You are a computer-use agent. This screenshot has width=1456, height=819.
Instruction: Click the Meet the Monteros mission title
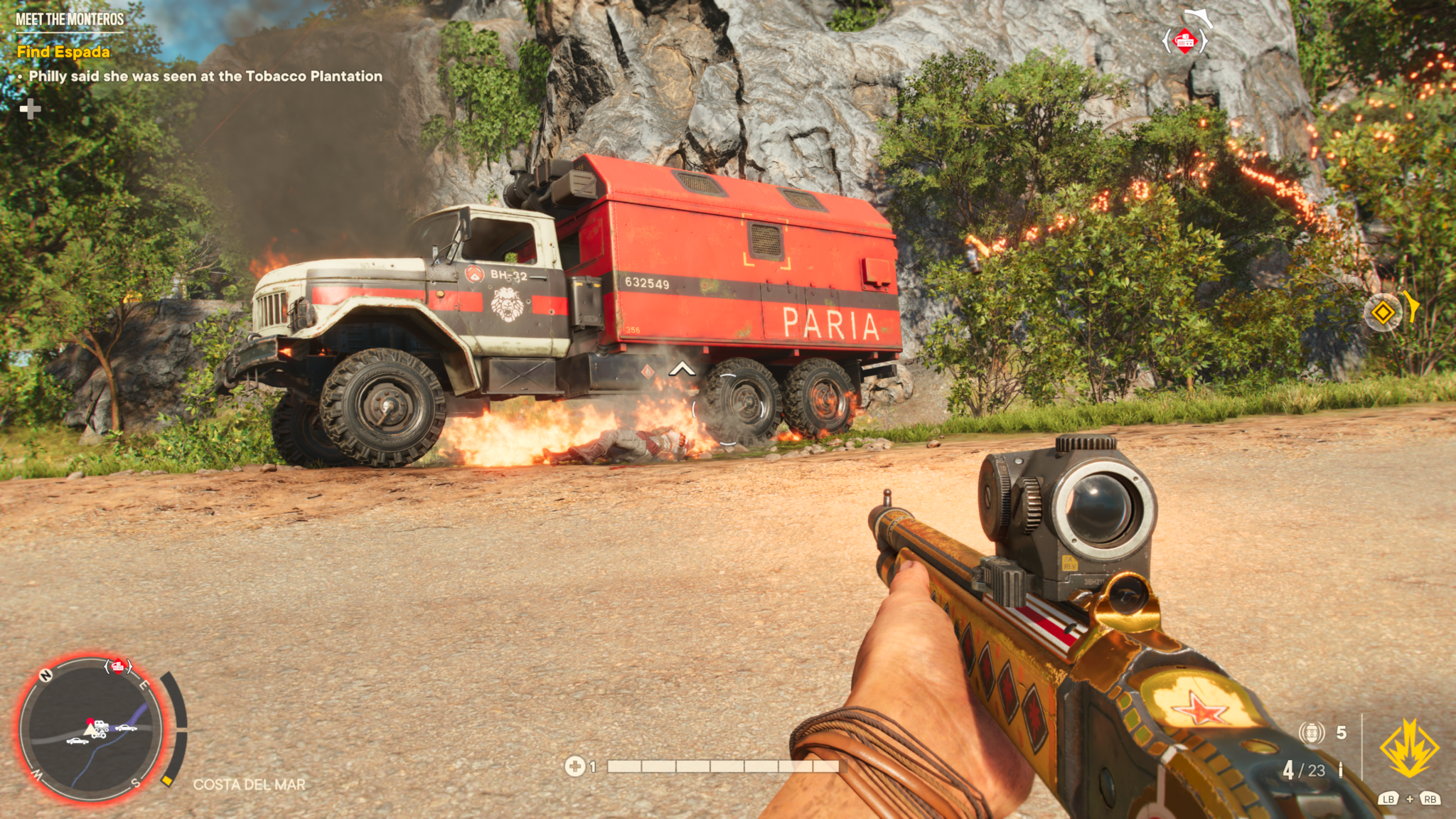70,19
